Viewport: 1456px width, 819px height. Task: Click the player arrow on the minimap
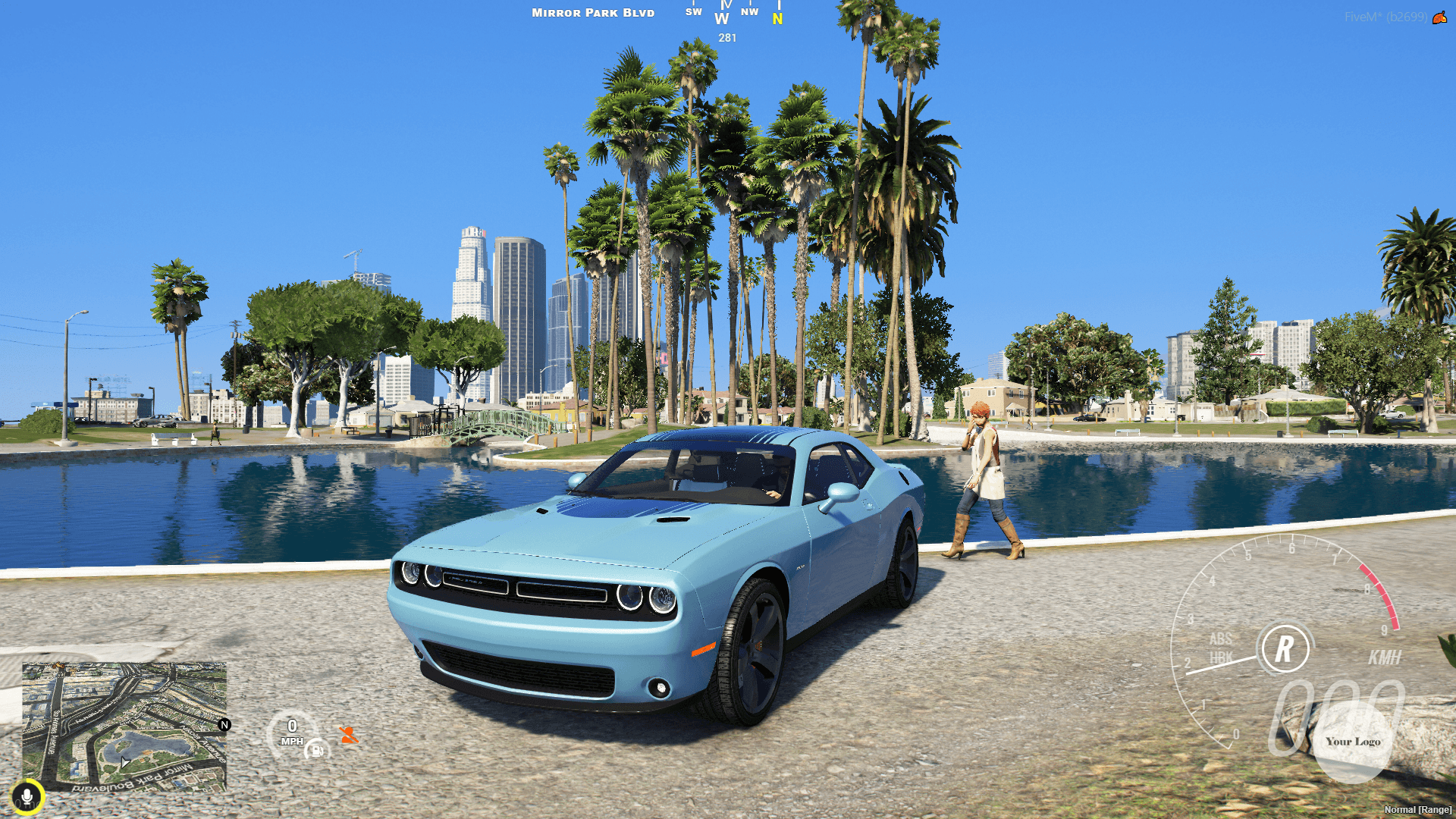pos(124,761)
